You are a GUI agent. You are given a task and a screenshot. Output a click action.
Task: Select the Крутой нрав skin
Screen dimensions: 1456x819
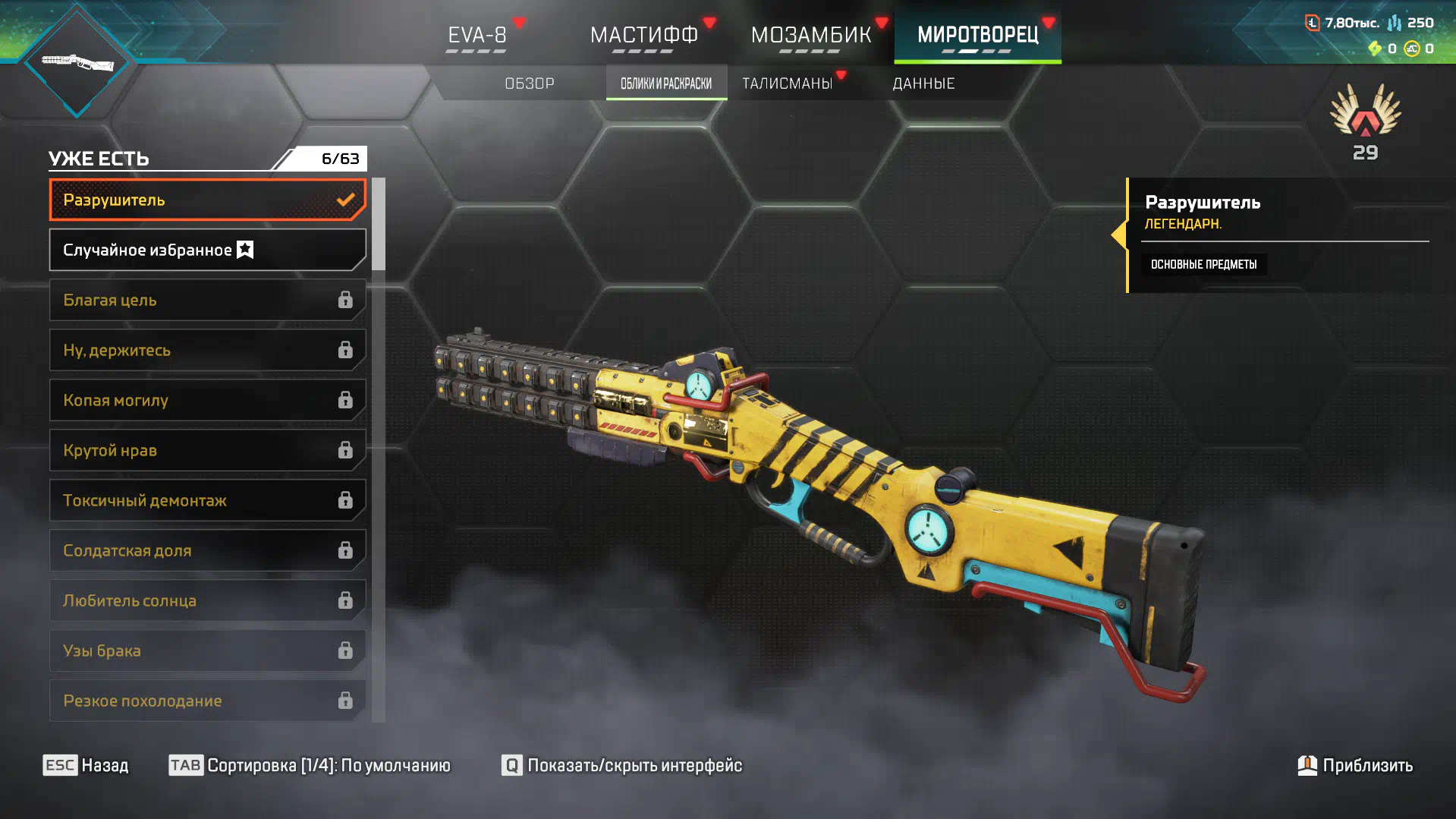click(207, 451)
